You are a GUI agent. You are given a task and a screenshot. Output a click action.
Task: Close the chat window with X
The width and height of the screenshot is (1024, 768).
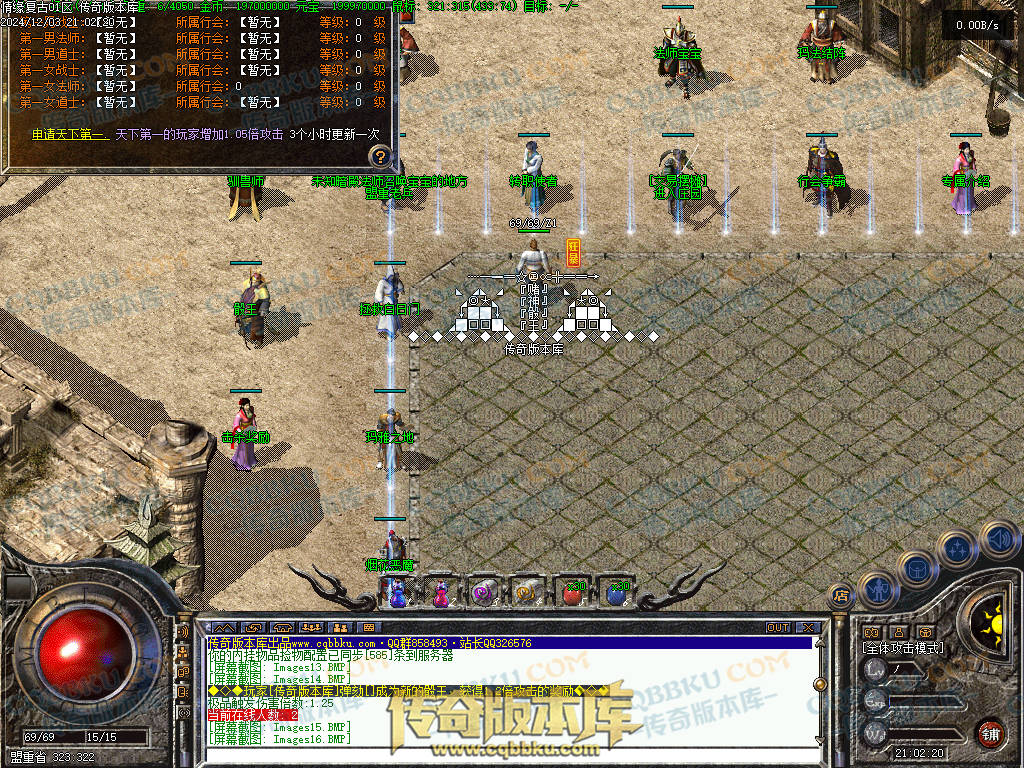coord(806,628)
